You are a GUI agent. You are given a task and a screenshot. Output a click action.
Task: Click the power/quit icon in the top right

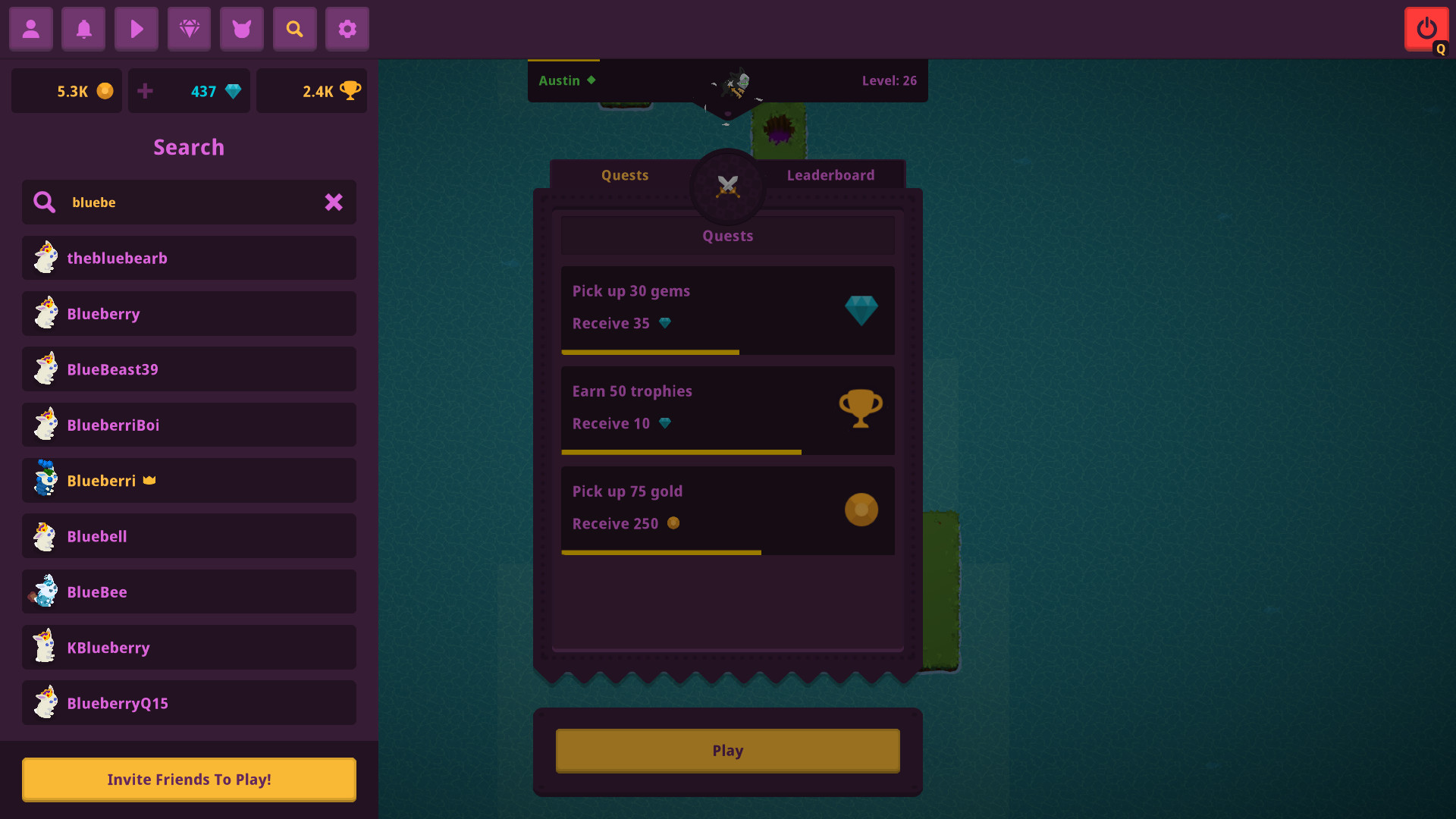pyautogui.click(x=1426, y=27)
